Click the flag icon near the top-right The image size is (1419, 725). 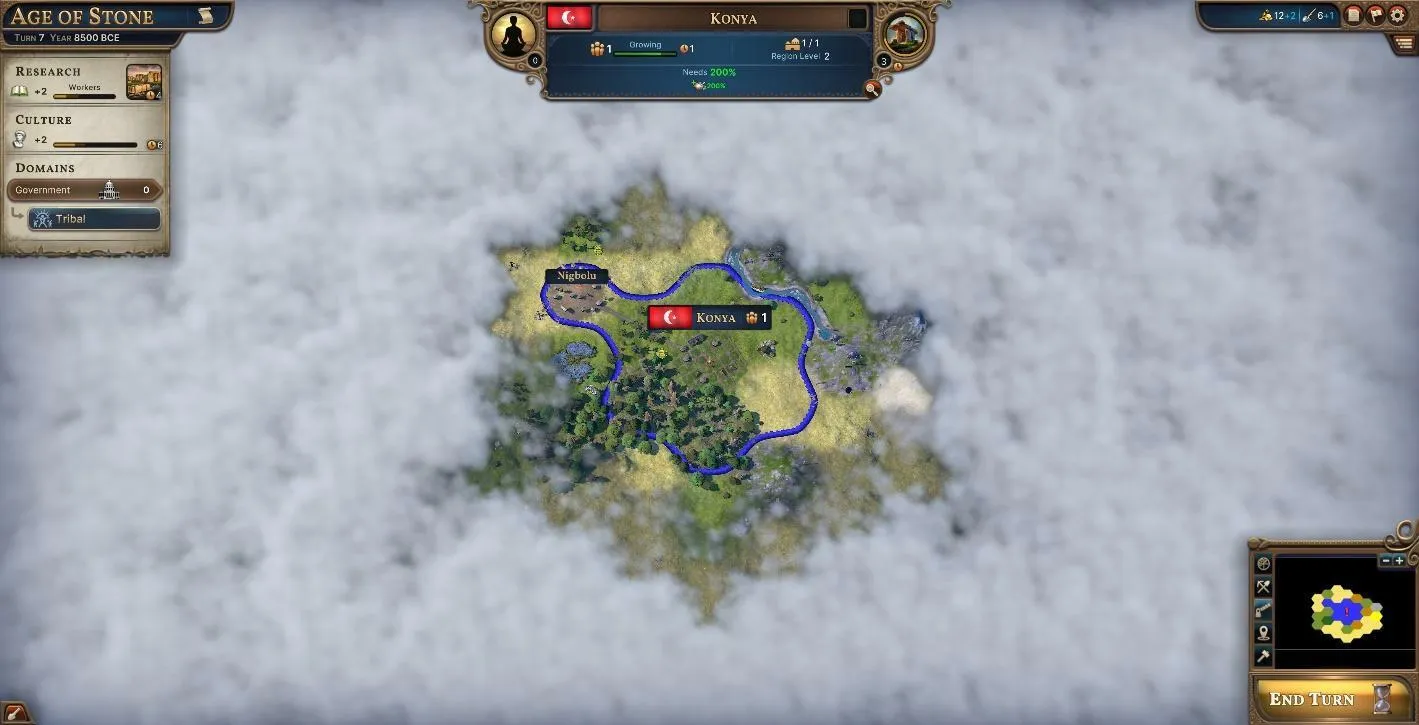(x=1375, y=12)
